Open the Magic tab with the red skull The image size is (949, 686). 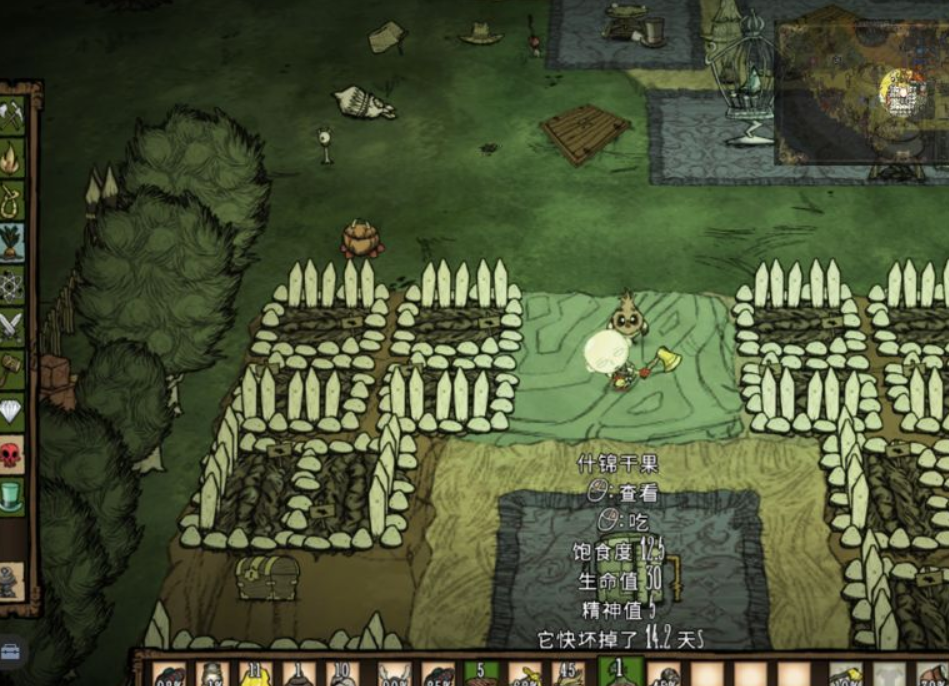point(12,454)
